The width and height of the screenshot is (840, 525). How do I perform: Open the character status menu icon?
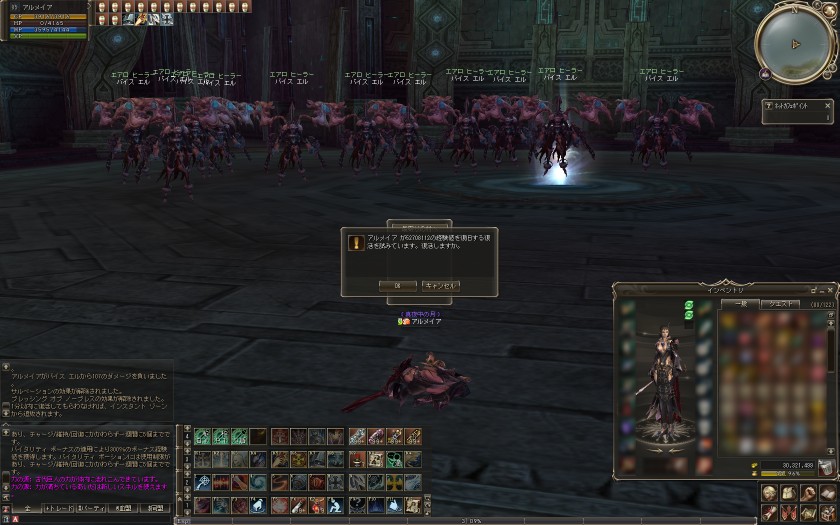(x=771, y=494)
